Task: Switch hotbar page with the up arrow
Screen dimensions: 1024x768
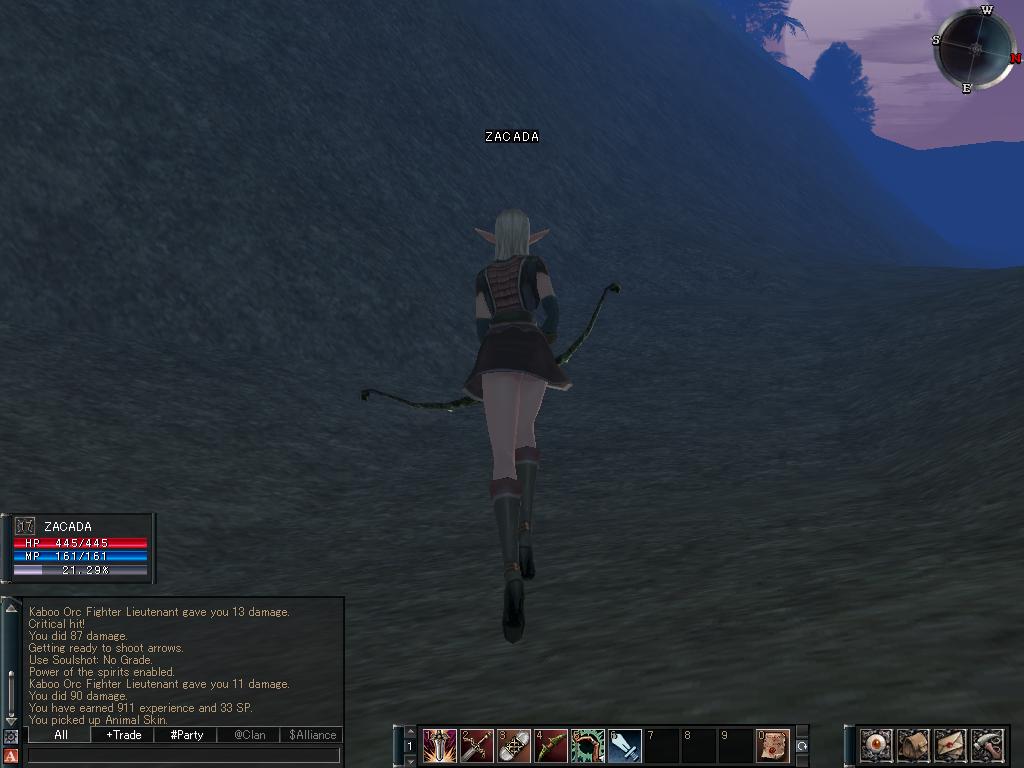Action: (410, 733)
